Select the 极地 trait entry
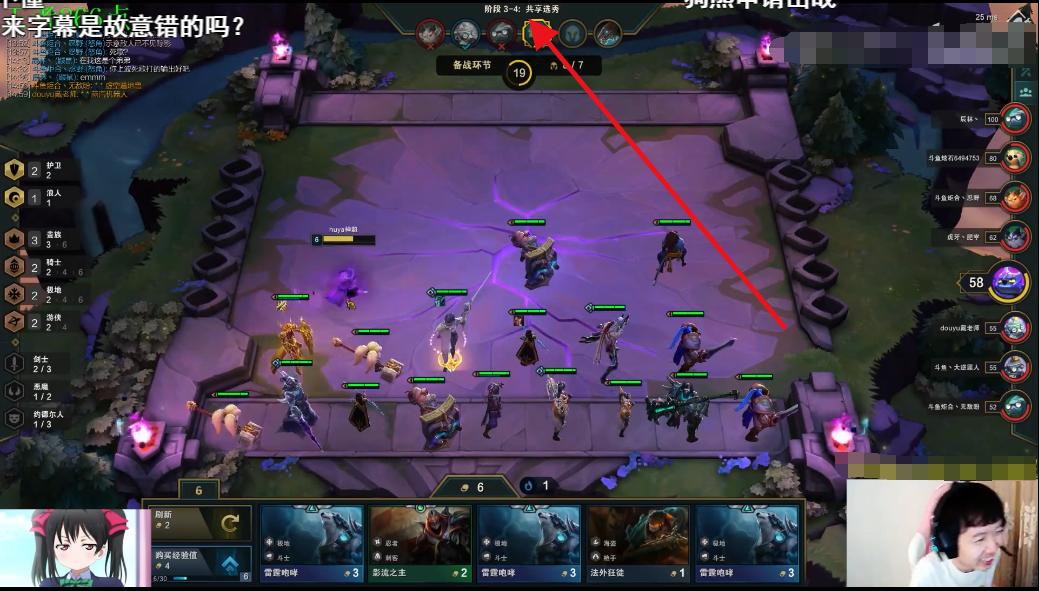1039x591 pixels. pos(15,294)
